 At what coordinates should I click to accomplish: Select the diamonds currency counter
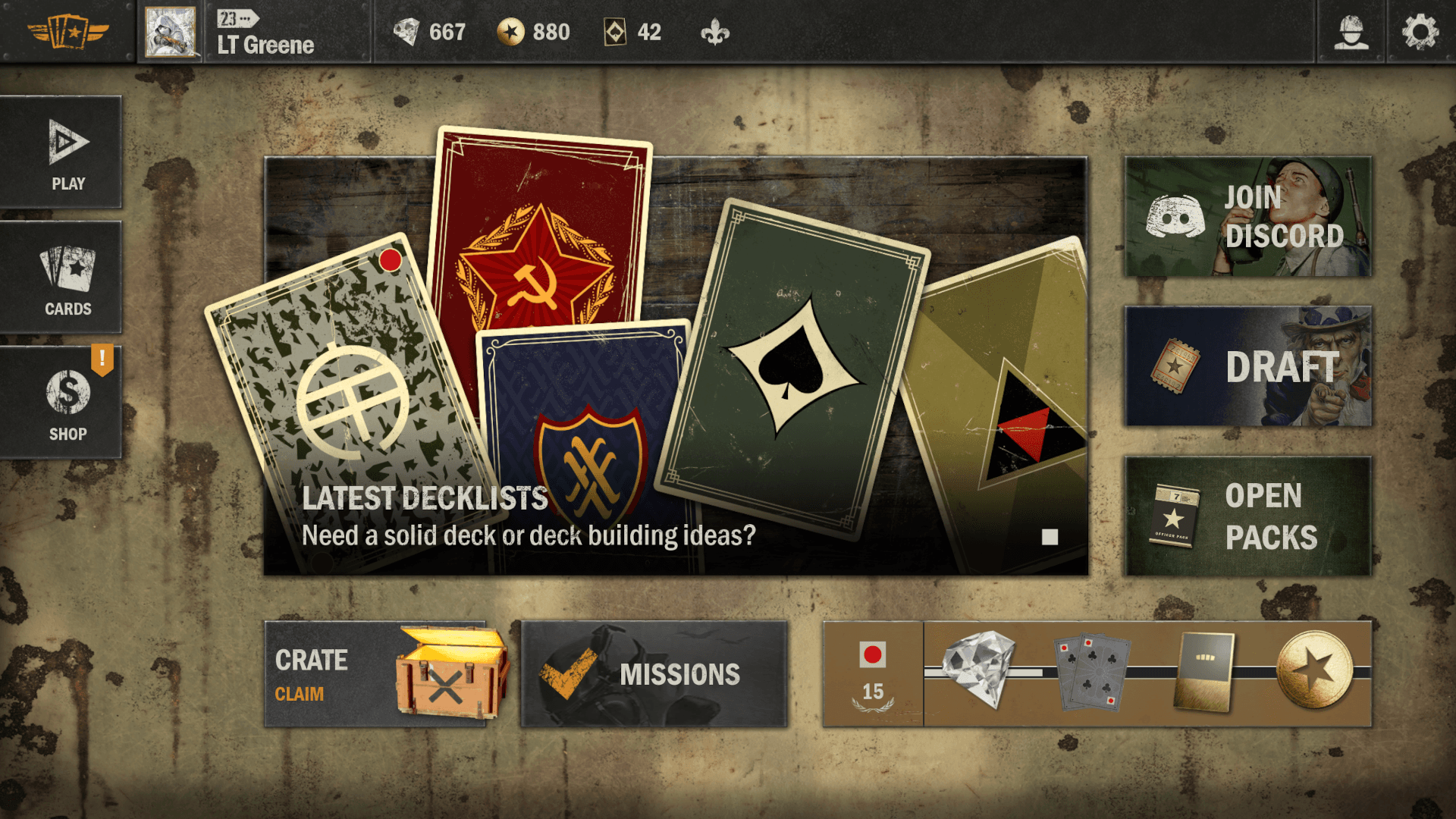pyautogui.click(x=429, y=32)
